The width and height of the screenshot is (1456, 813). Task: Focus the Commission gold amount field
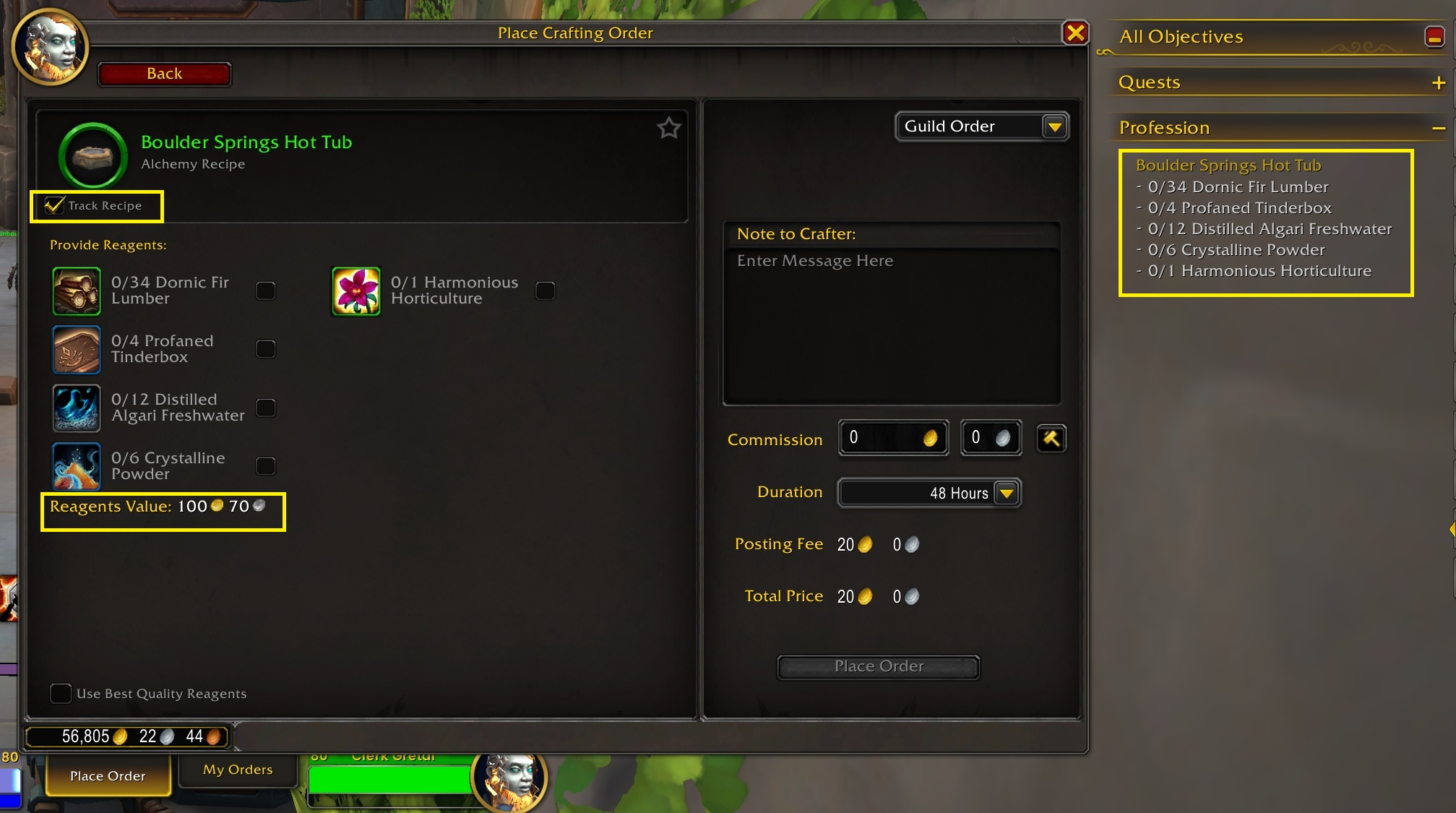tap(885, 438)
